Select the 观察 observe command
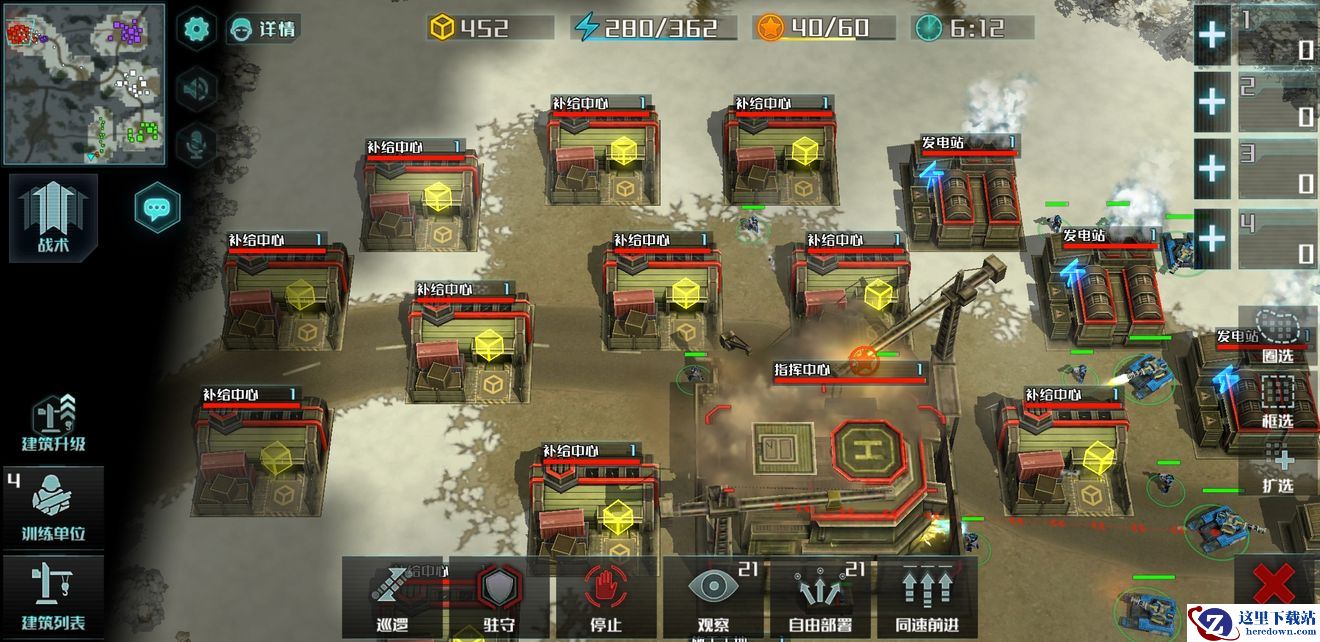 [713, 597]
